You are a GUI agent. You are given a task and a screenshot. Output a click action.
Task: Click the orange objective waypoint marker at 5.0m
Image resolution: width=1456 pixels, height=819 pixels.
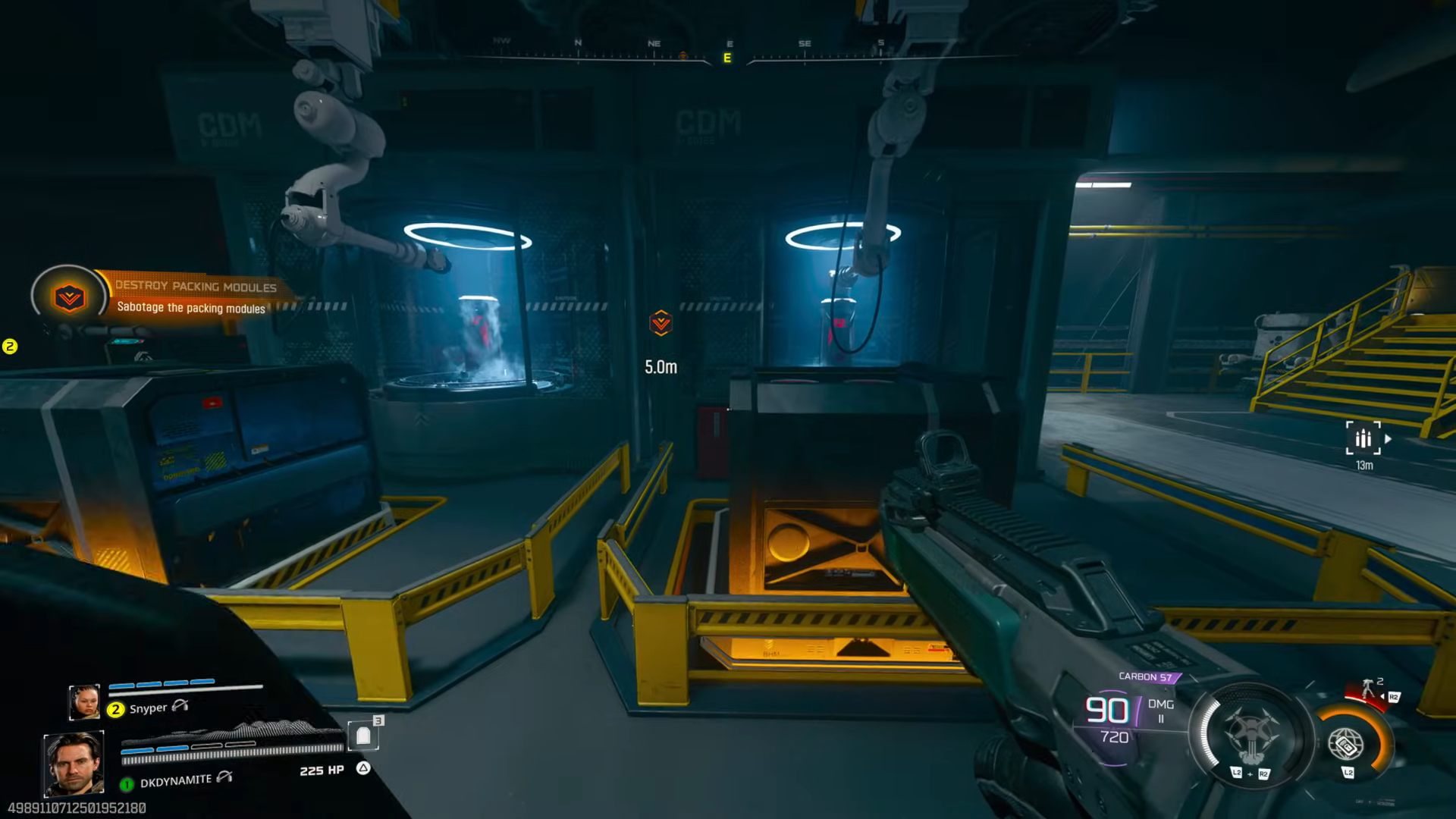(661, 322)
